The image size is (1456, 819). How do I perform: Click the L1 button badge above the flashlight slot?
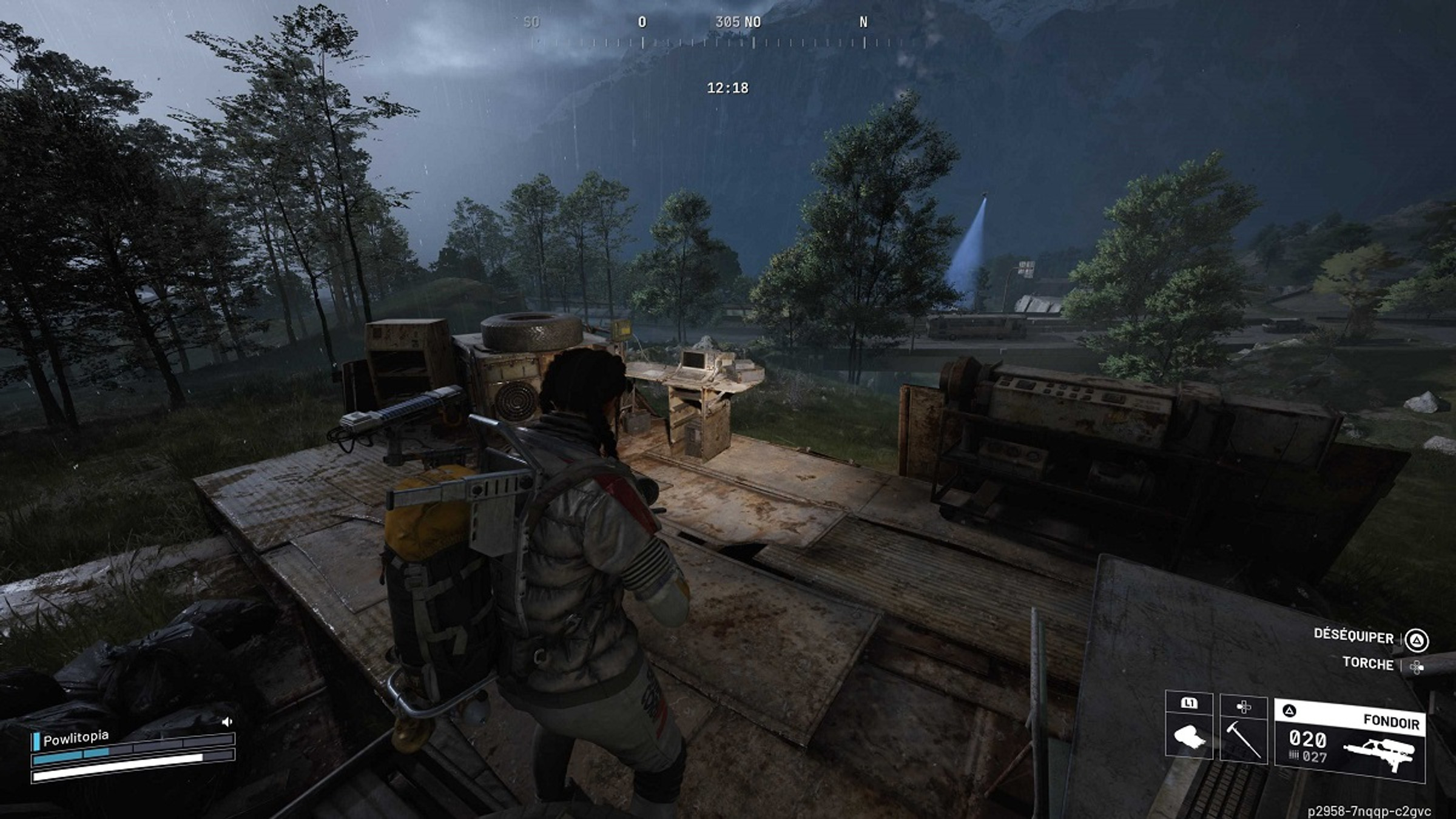coord(1190,703)
